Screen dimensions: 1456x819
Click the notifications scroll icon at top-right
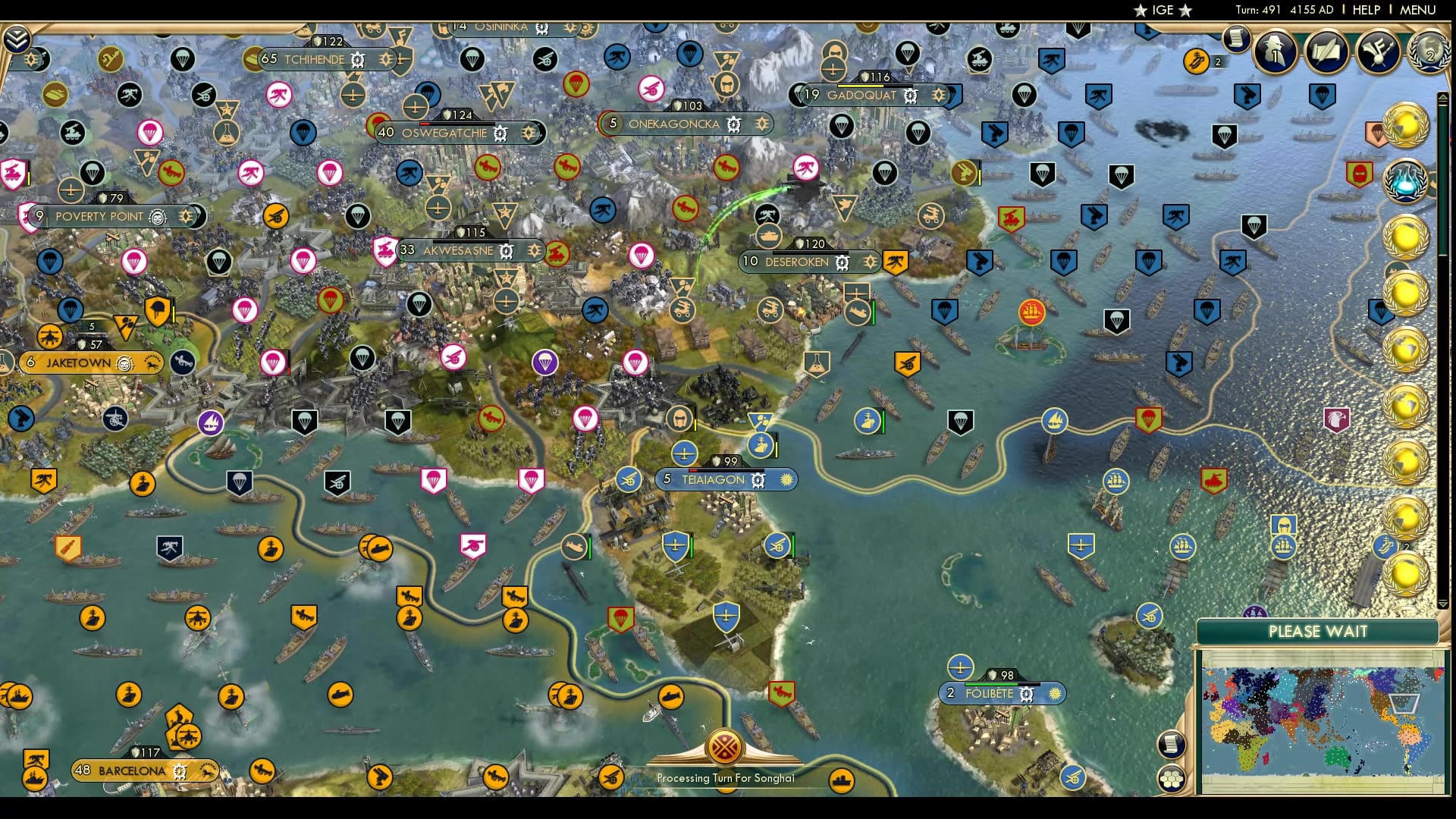pos(1235,40)
